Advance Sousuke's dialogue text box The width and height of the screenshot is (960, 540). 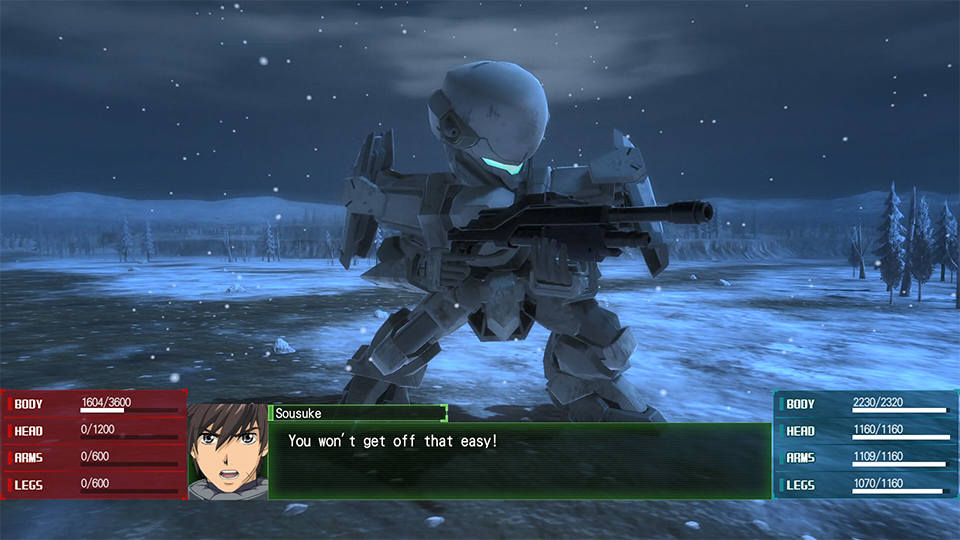[519, 460]
